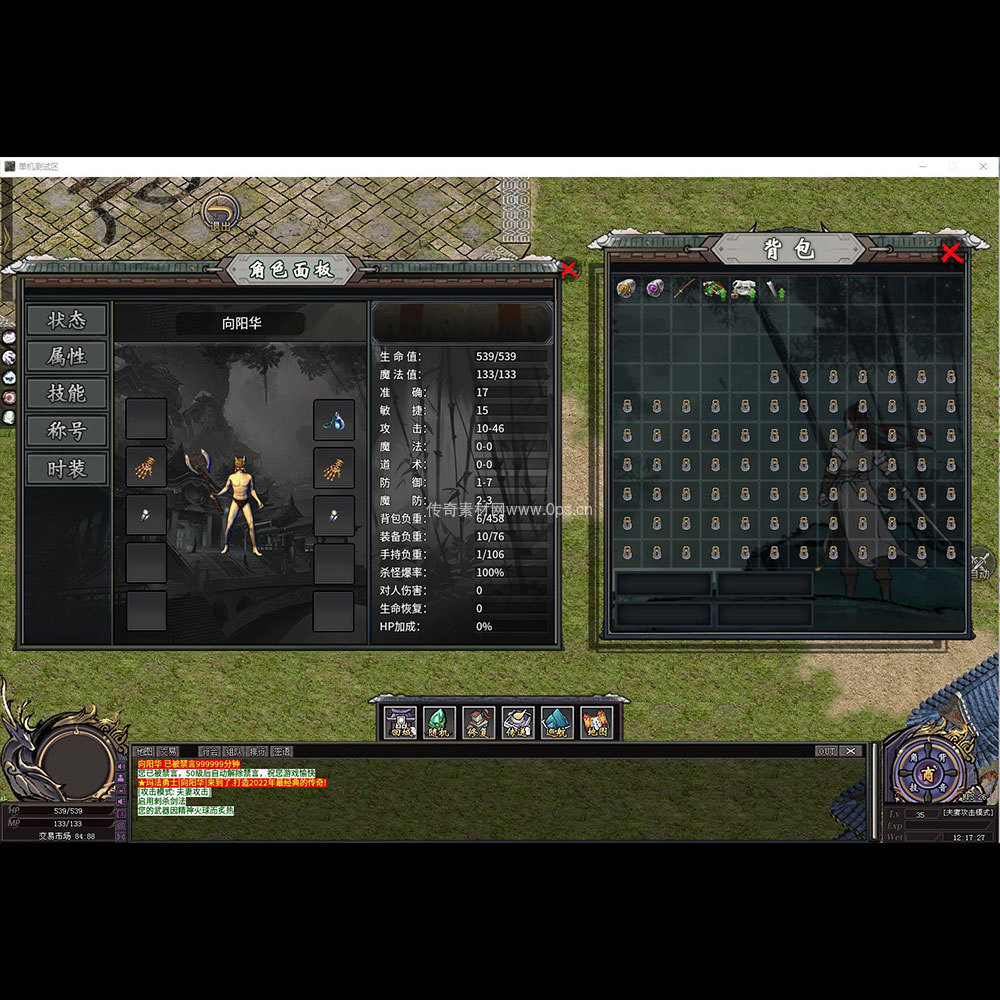The width and height of the screenshot is (1000, 1000).
Task: Close the 角色面板 character panel
Action: point(569,269)
